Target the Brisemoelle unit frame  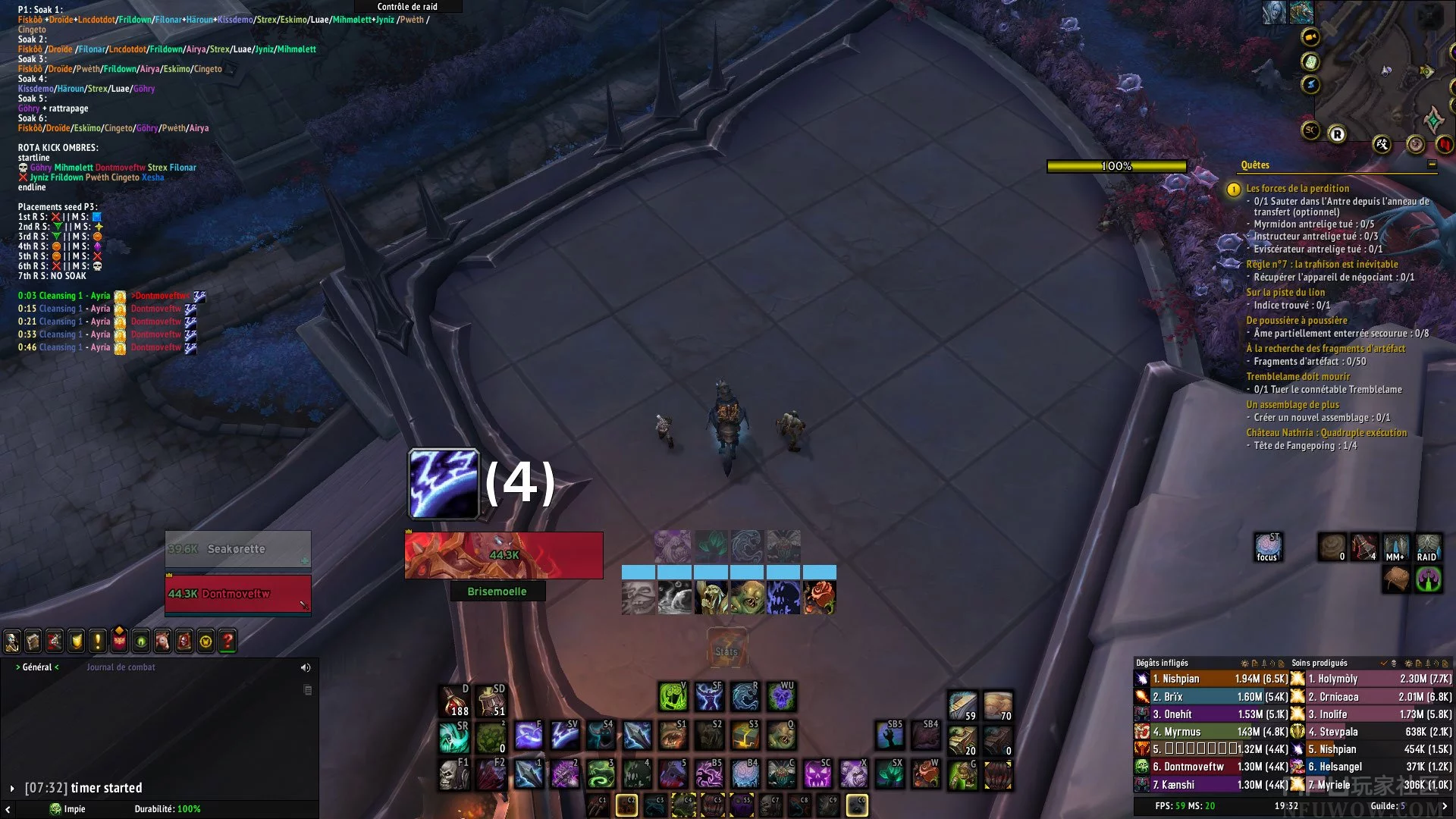click(x=504, y=555)
